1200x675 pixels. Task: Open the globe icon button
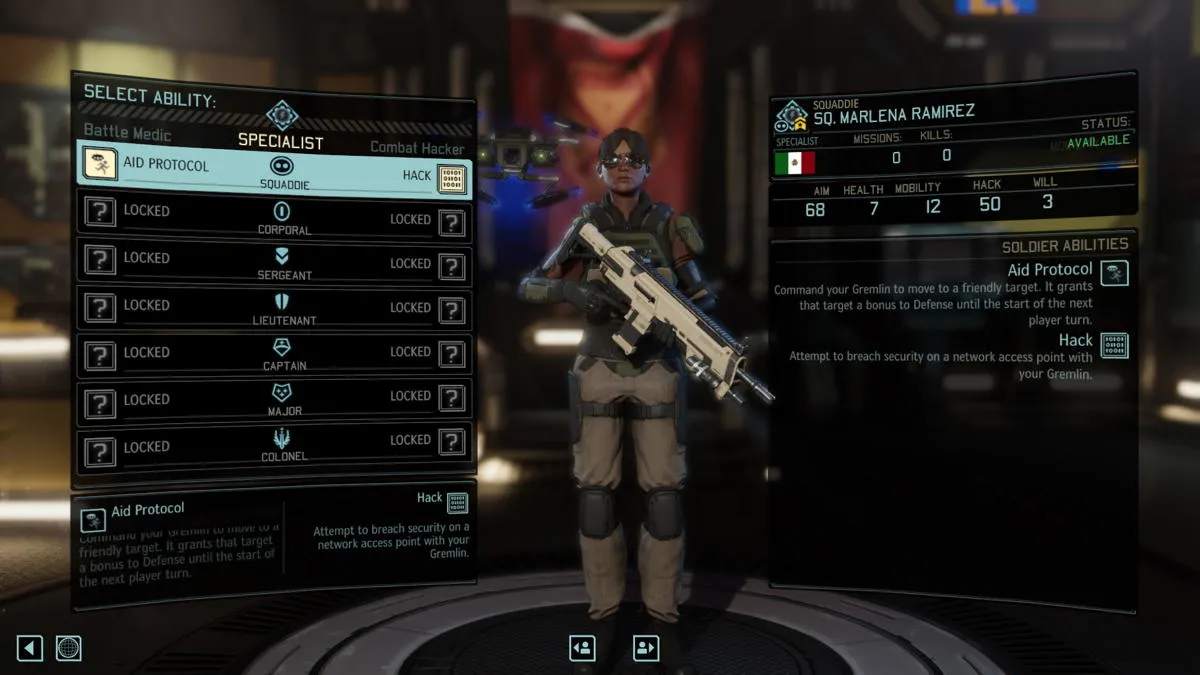[68, 648]
